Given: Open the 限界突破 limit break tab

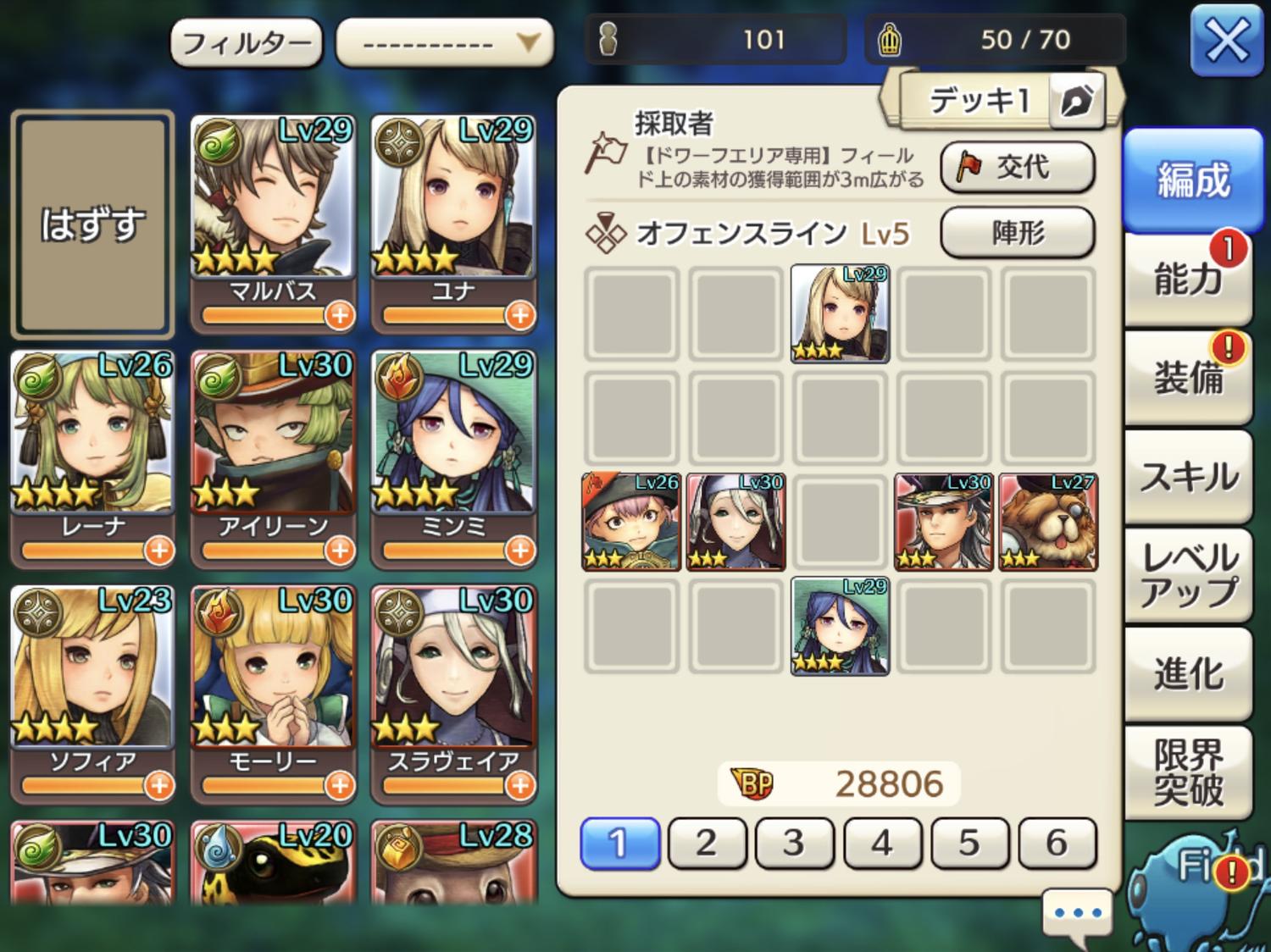Looking at the screenshot, I should click(1188, 772).
